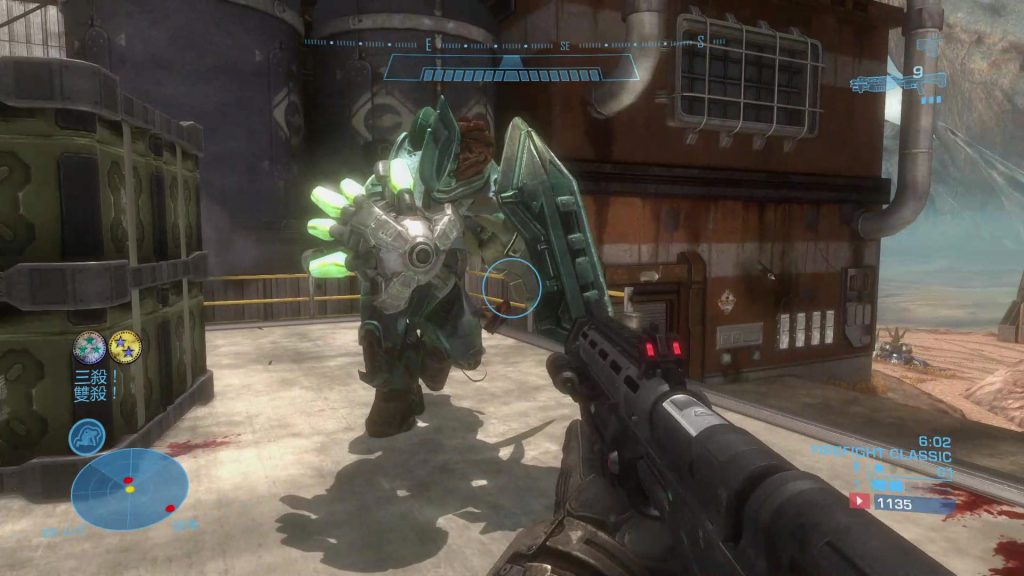Click the green-star triple kill medal
Screen dimensions: 1024x576
89,347
